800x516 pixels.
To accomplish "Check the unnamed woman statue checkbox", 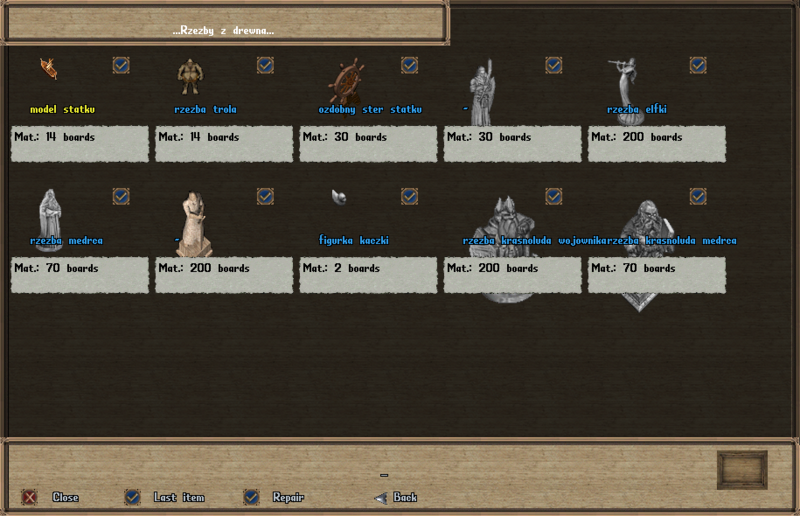I will pyautogui.click(x=265, y=196).
